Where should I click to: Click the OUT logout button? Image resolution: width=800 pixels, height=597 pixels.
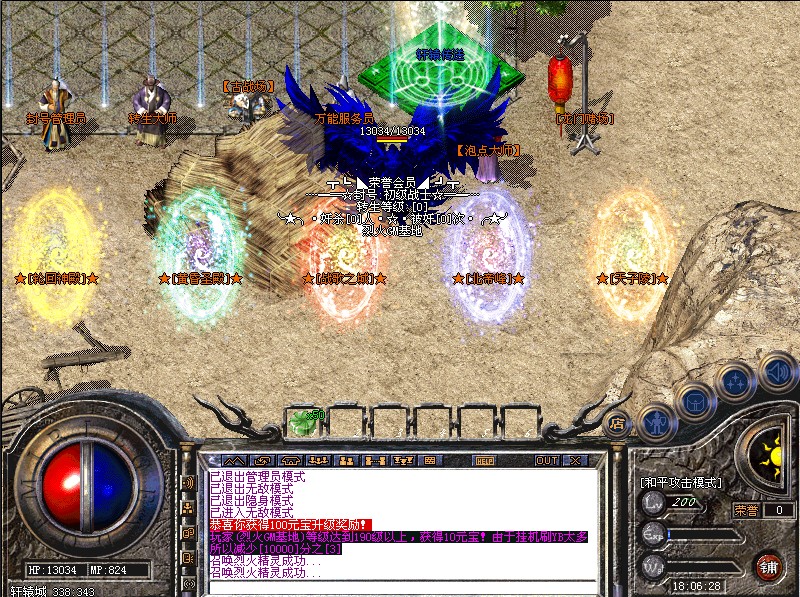547,461
